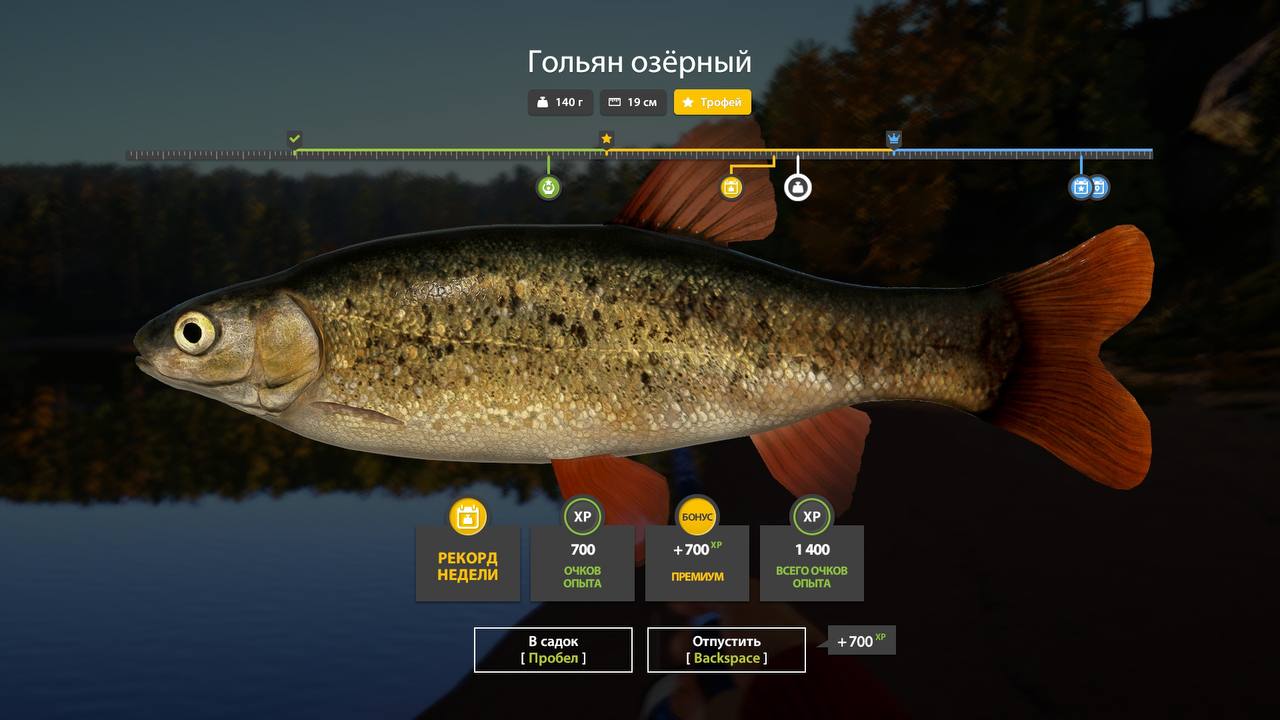Click the yellow bag marker icon under the ruler
This screenshot has height=720, width=1280.
coord(729,186)
